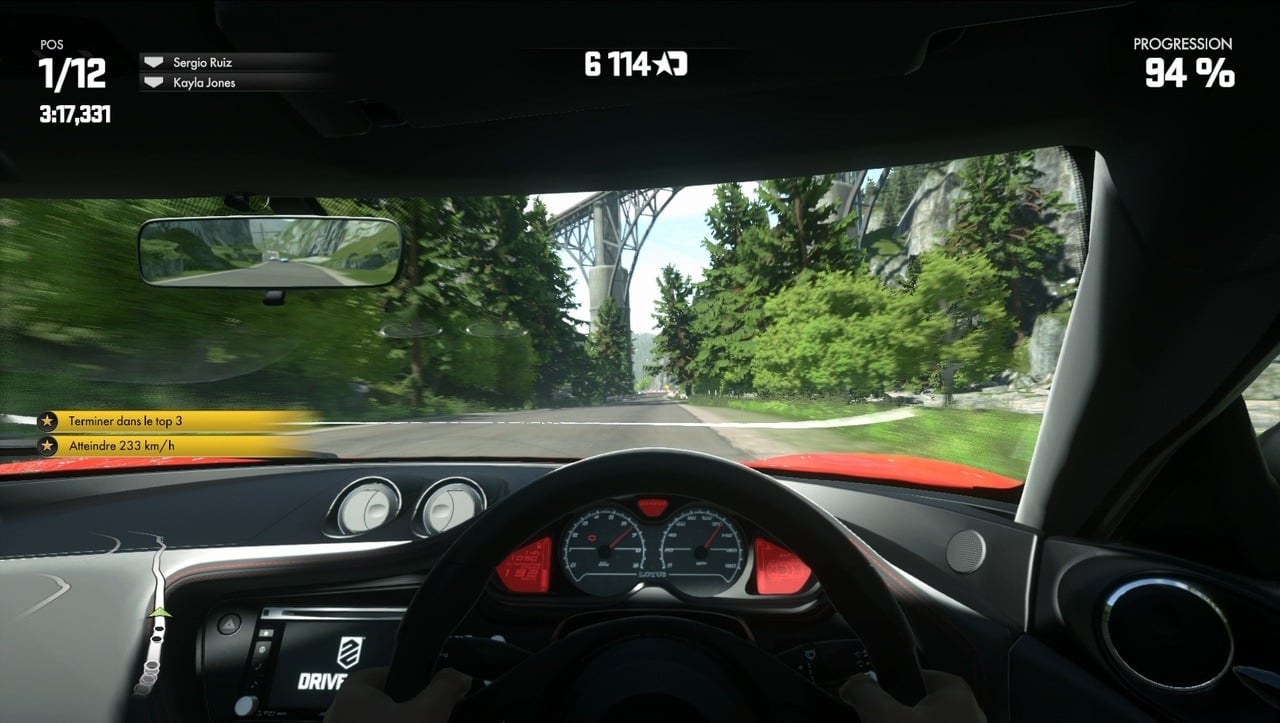The height and width of the screenshot is (723, 1280).
Task: Select Kayla Jones's flag icon
Action: point(155,82)
